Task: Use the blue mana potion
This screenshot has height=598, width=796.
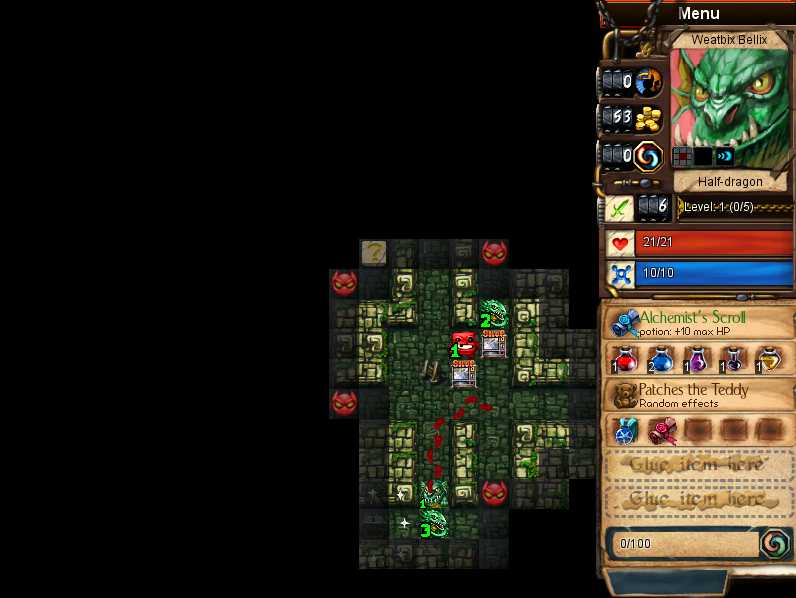Action: [659, 360]
